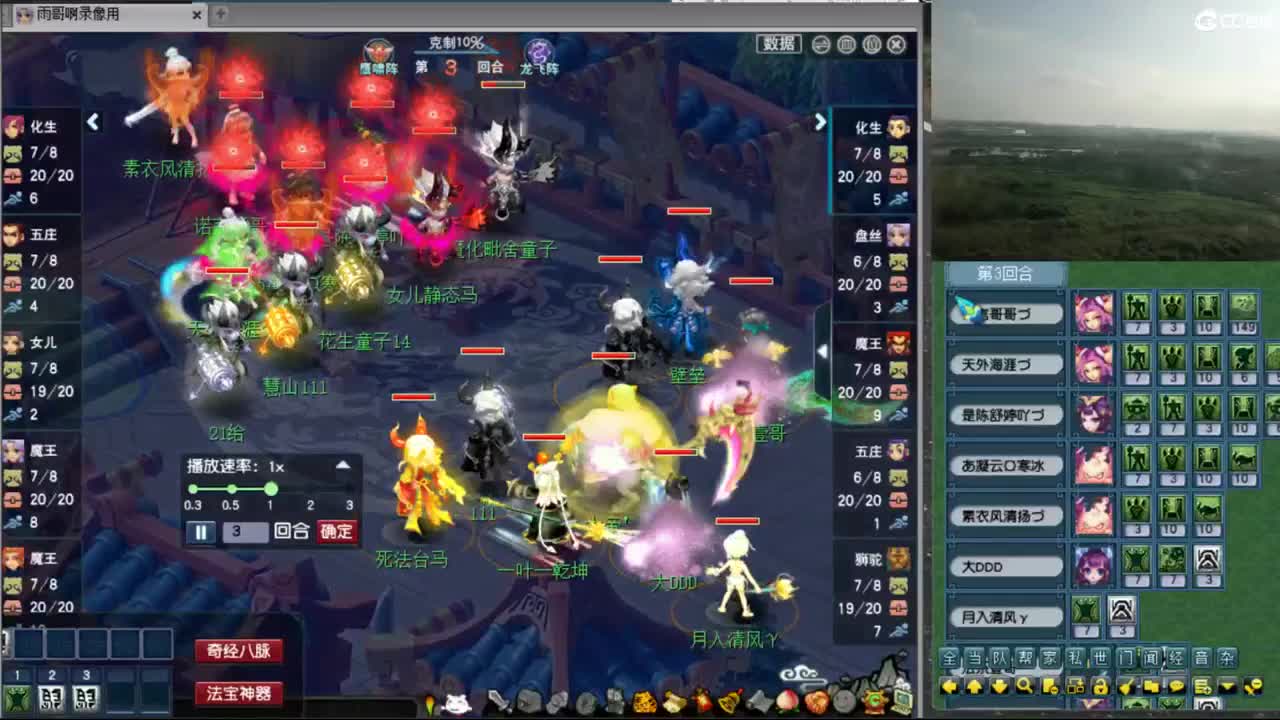Open the golden bell icon on the toolbar
The width and height of the screenshot is (1280, 720).
tap(726, 703)
